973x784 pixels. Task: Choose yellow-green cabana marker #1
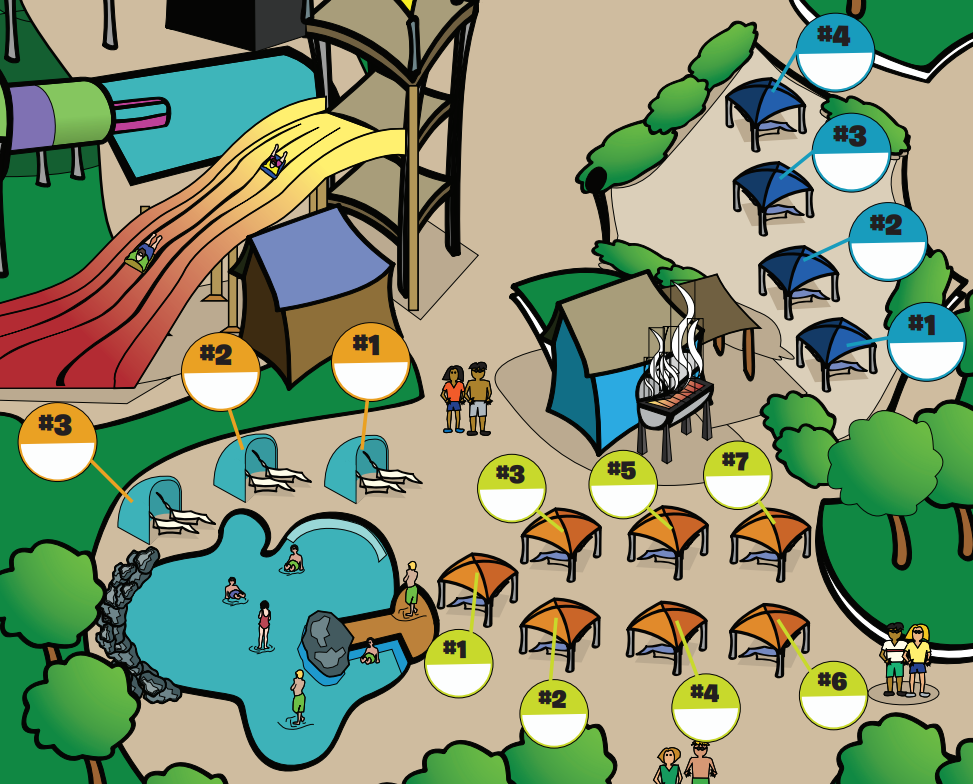pos(459,663)
